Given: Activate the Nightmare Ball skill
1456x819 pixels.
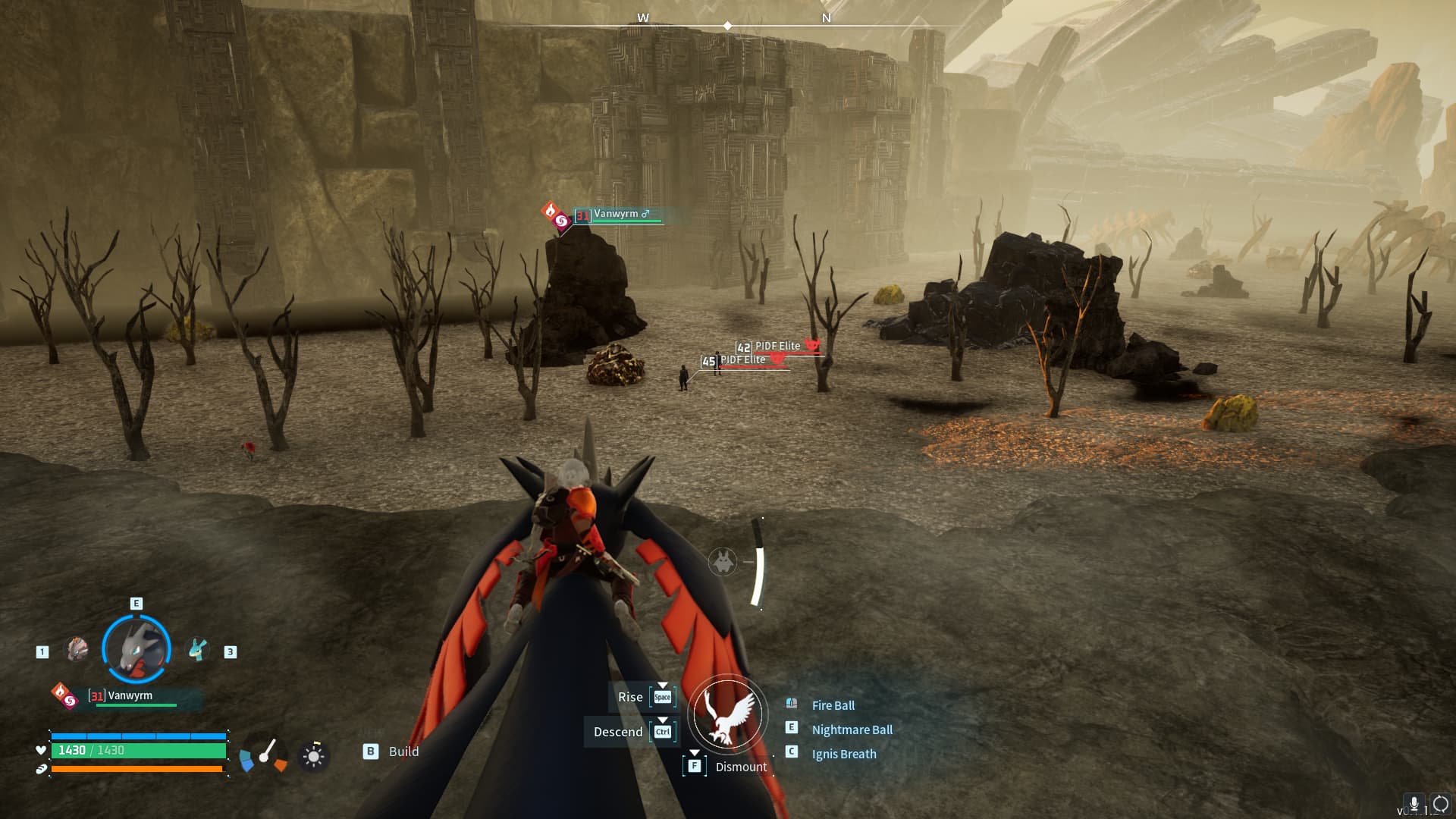Looking at the screenshot, I should tap(852, 730).
